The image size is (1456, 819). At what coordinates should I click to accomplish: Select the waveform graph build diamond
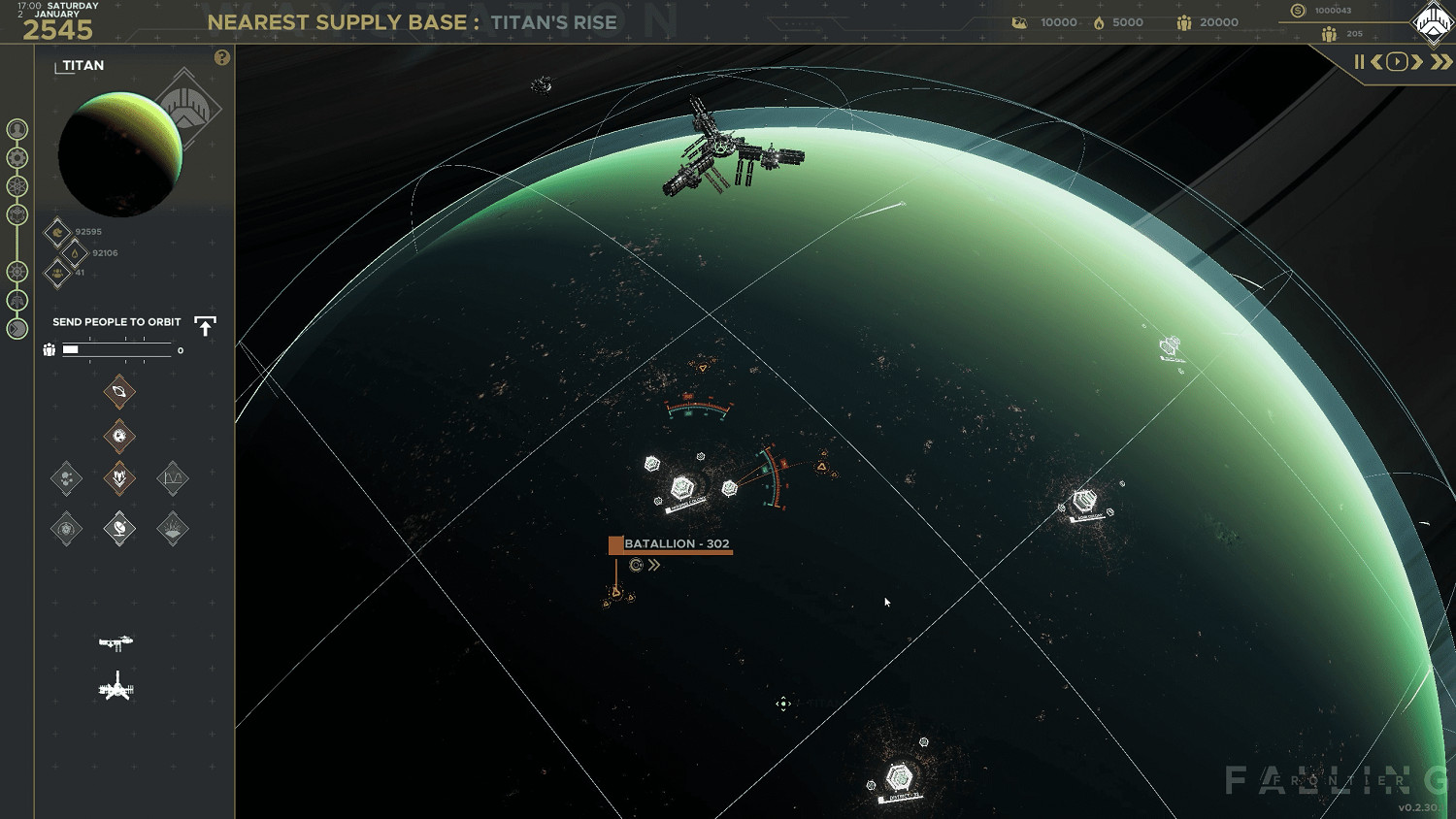(173, 477)
